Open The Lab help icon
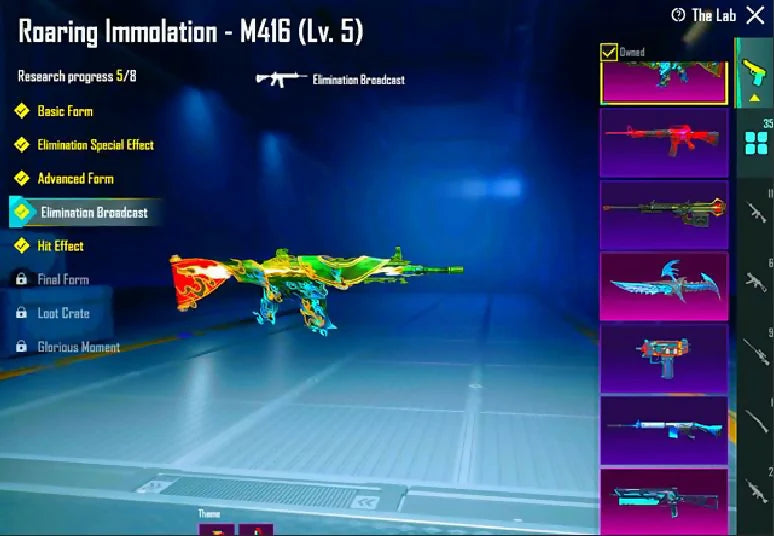Screen dimensions: 774x536 click(x=679, y=15)
